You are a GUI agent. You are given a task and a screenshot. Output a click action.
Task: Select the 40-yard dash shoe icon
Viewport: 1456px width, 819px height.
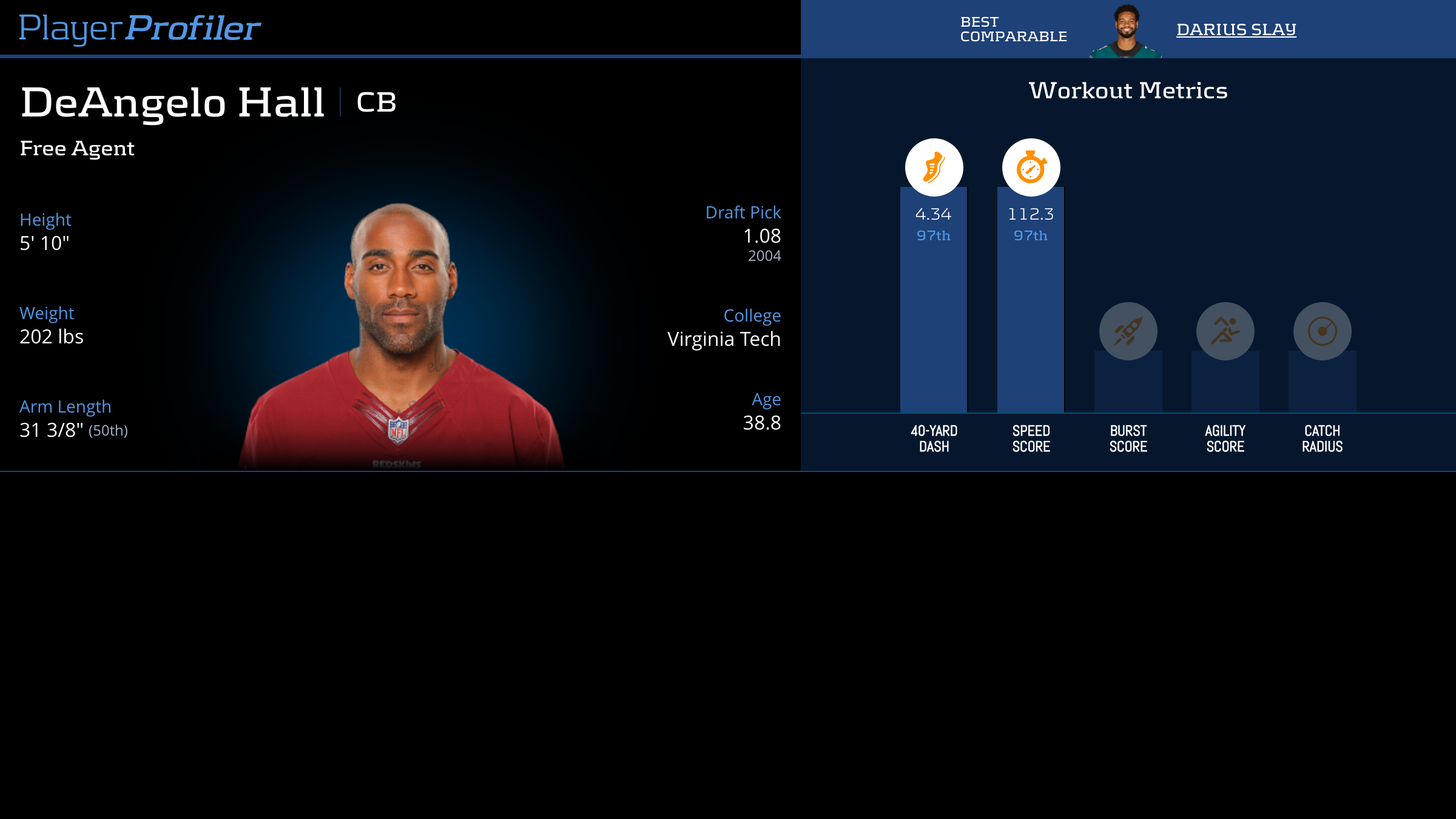(x=934, y=167)
